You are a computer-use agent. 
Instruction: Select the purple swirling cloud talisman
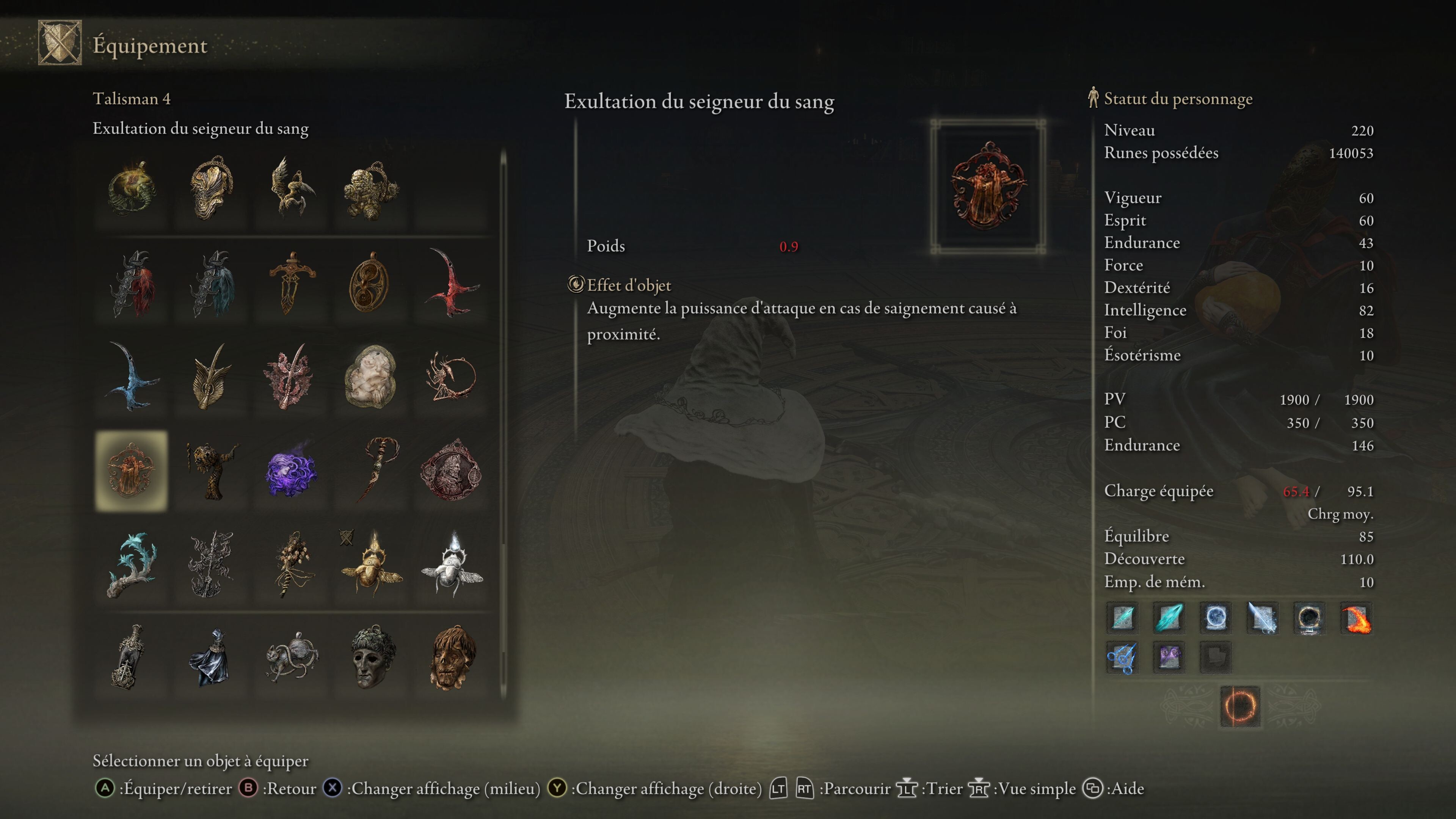pyautogui.click(x=291, y=471)
